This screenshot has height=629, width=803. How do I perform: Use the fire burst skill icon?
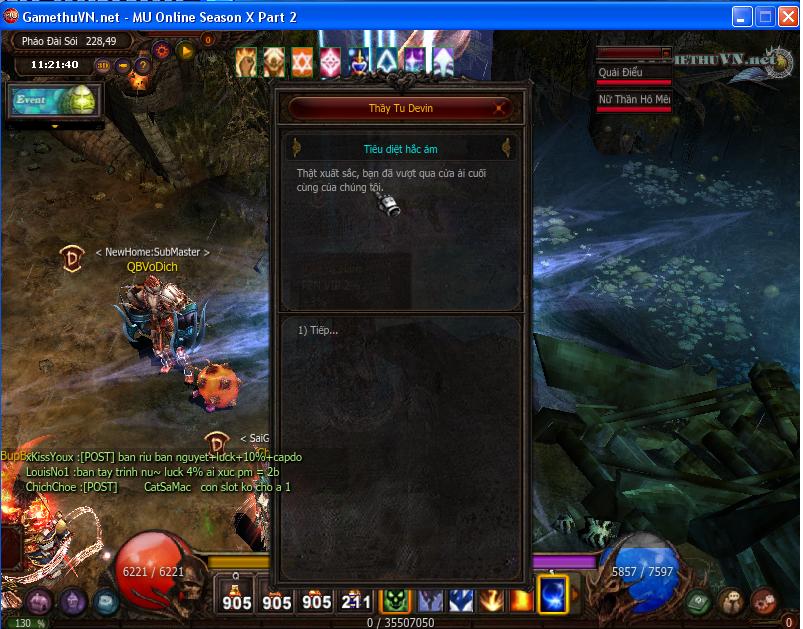[491, 599]
